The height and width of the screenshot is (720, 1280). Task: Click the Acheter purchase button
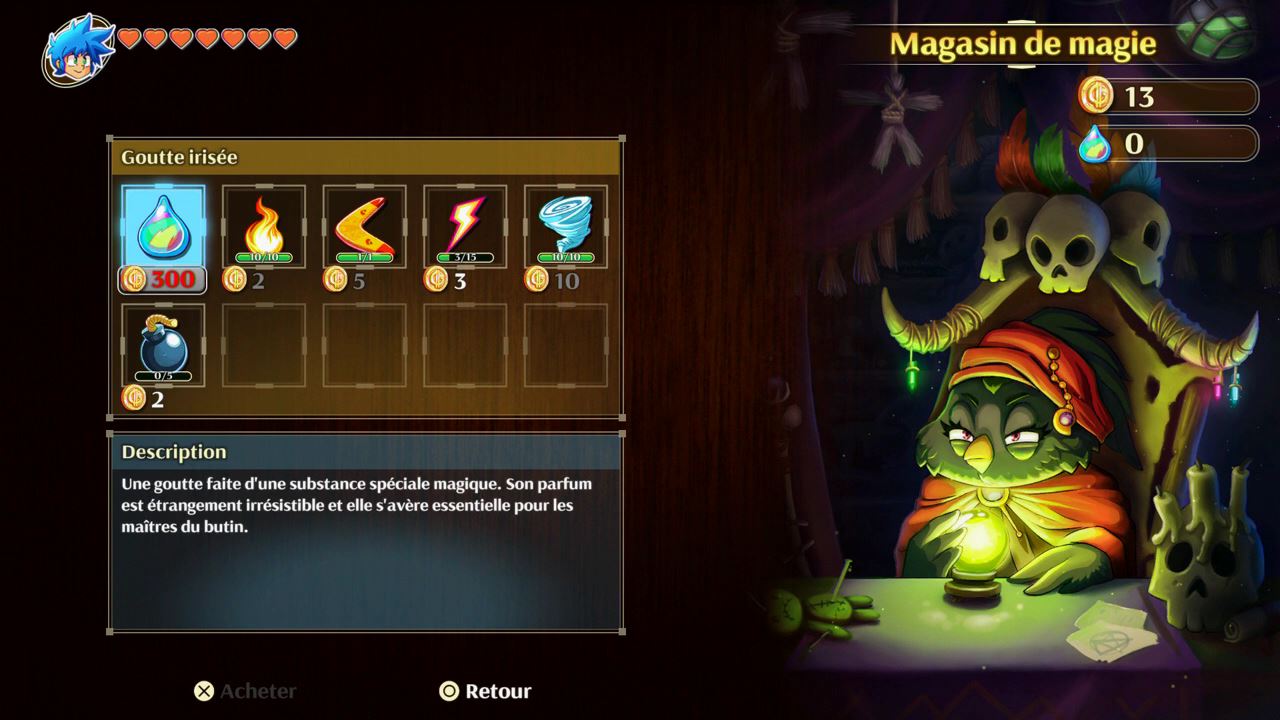click(245, 691)
